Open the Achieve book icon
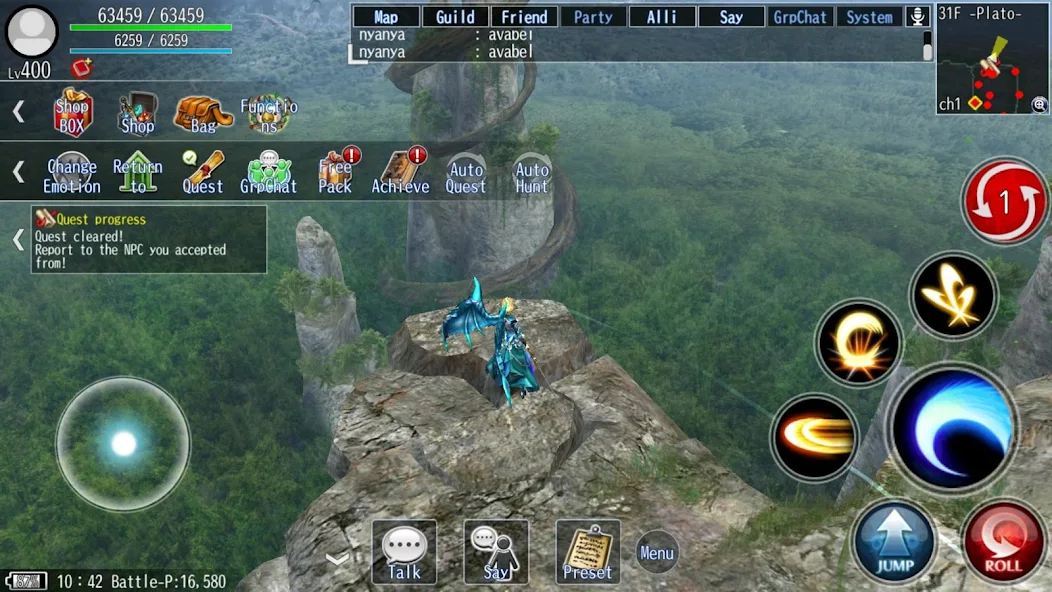 pos(400,172)
